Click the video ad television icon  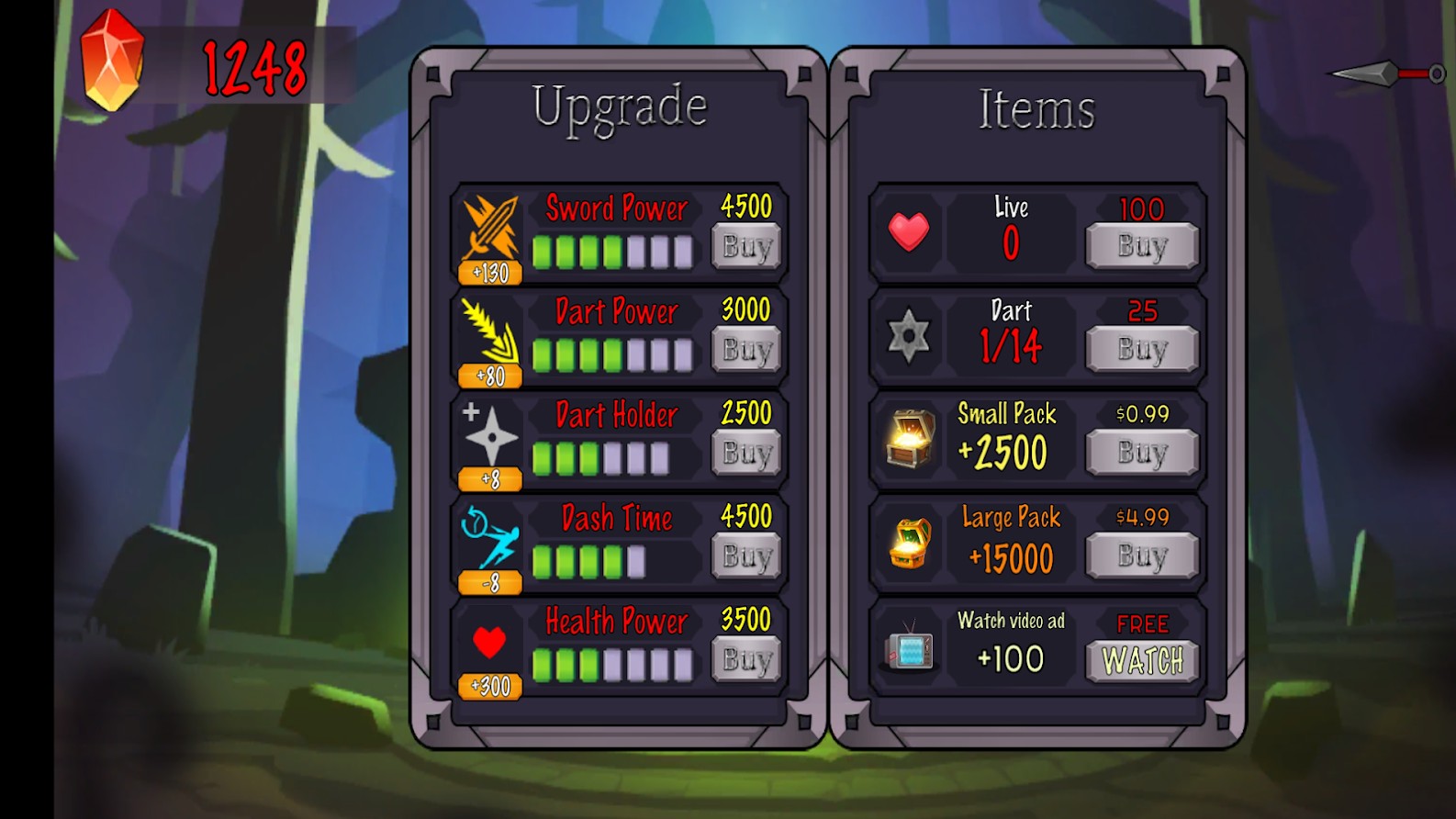[x=909, y=647]
